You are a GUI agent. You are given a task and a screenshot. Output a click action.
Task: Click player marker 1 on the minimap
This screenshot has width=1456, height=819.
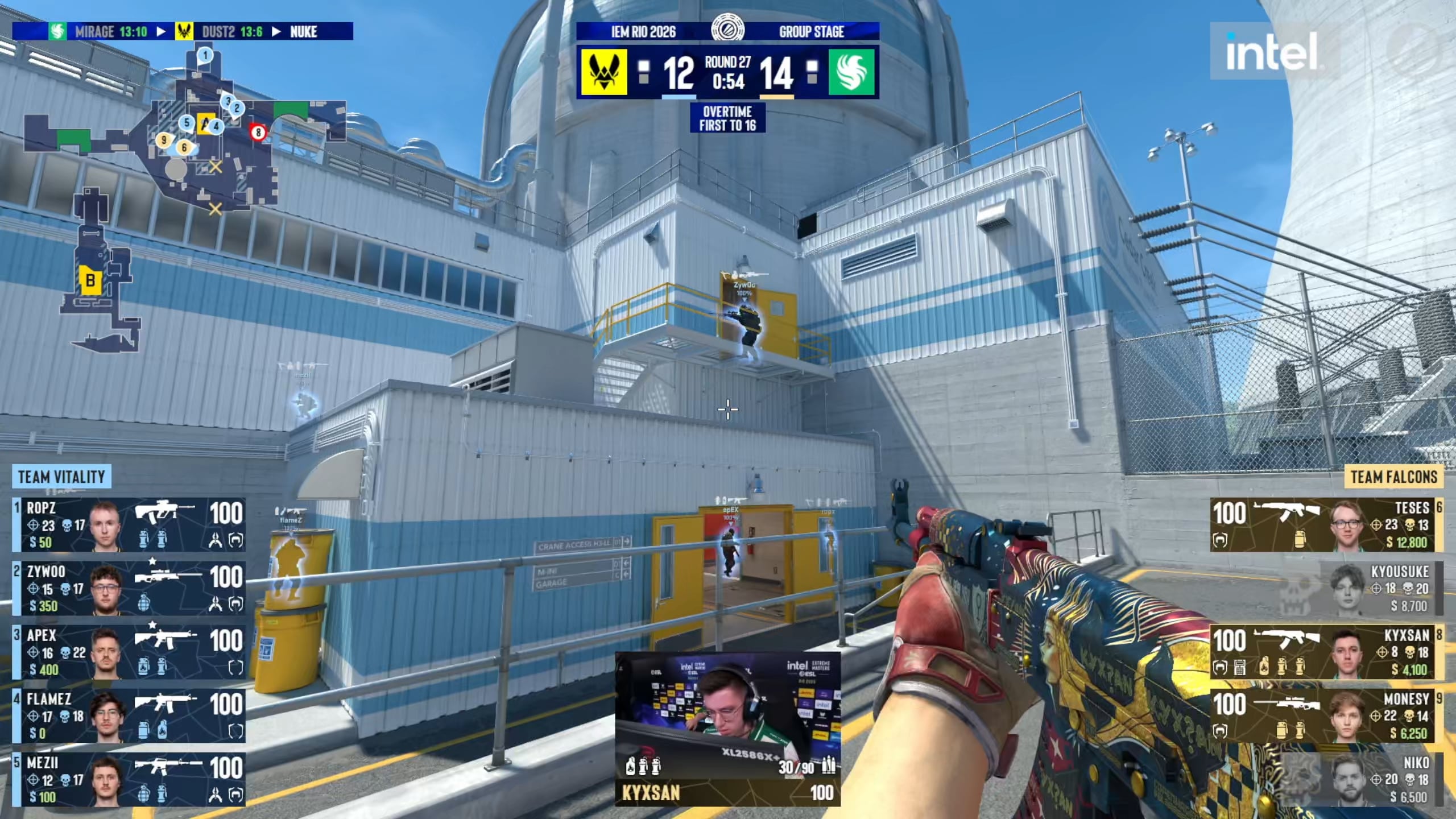coord(205,55)
